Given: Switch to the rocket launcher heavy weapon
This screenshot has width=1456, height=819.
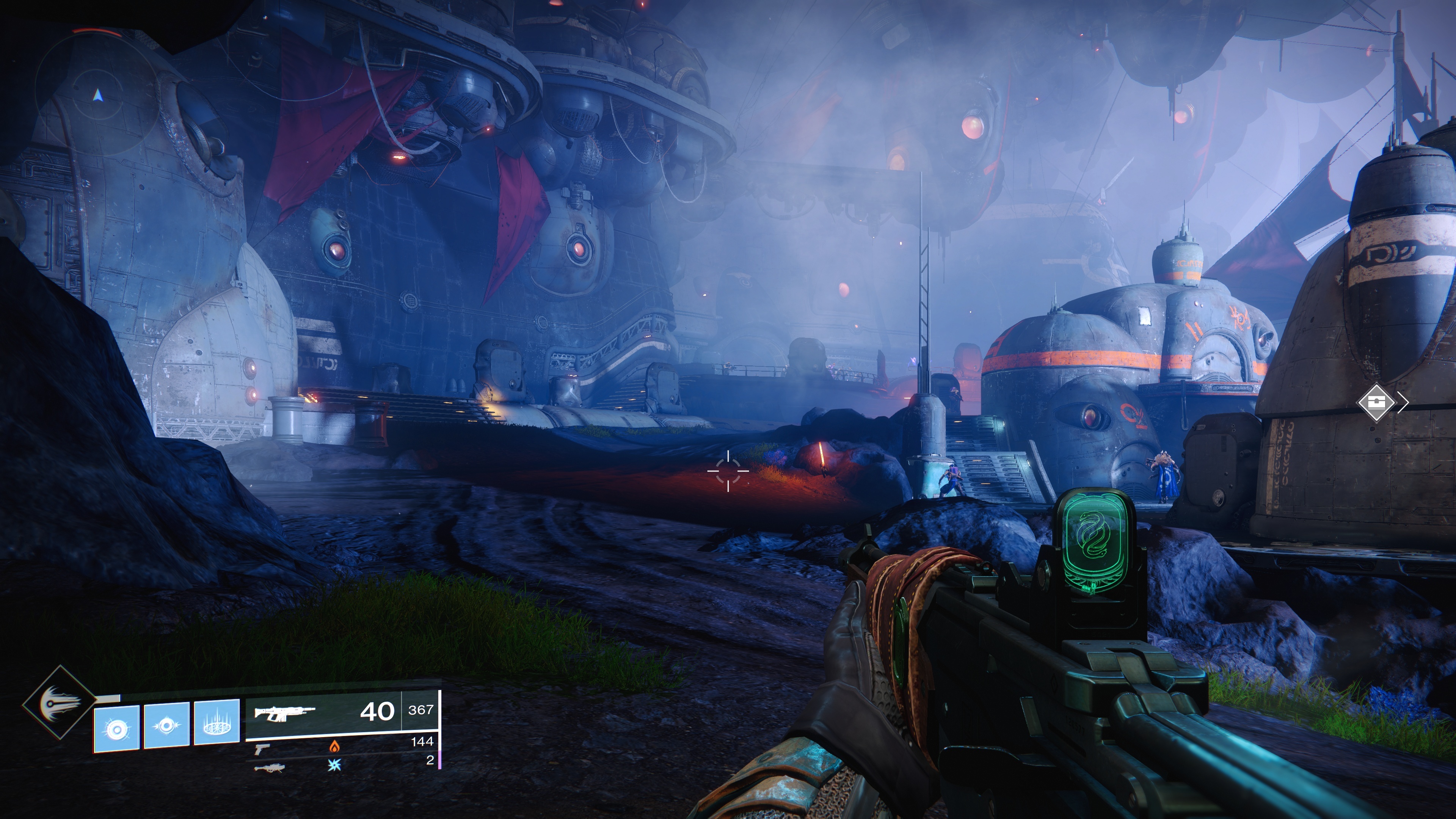Looking at the screenshot, I should click(269, 767).
